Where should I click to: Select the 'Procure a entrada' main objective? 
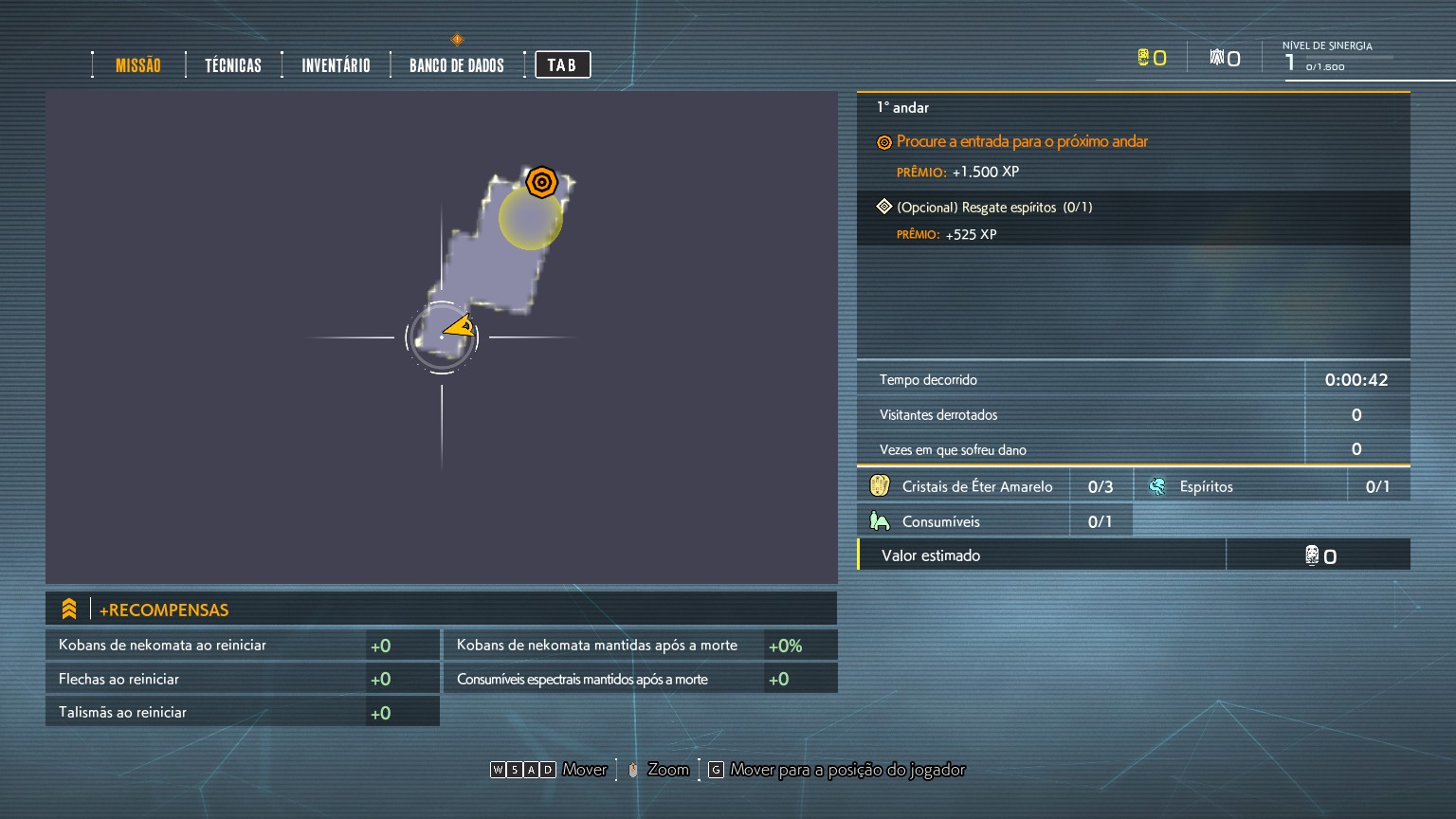pyautogui.click(x=1022, y=142)
